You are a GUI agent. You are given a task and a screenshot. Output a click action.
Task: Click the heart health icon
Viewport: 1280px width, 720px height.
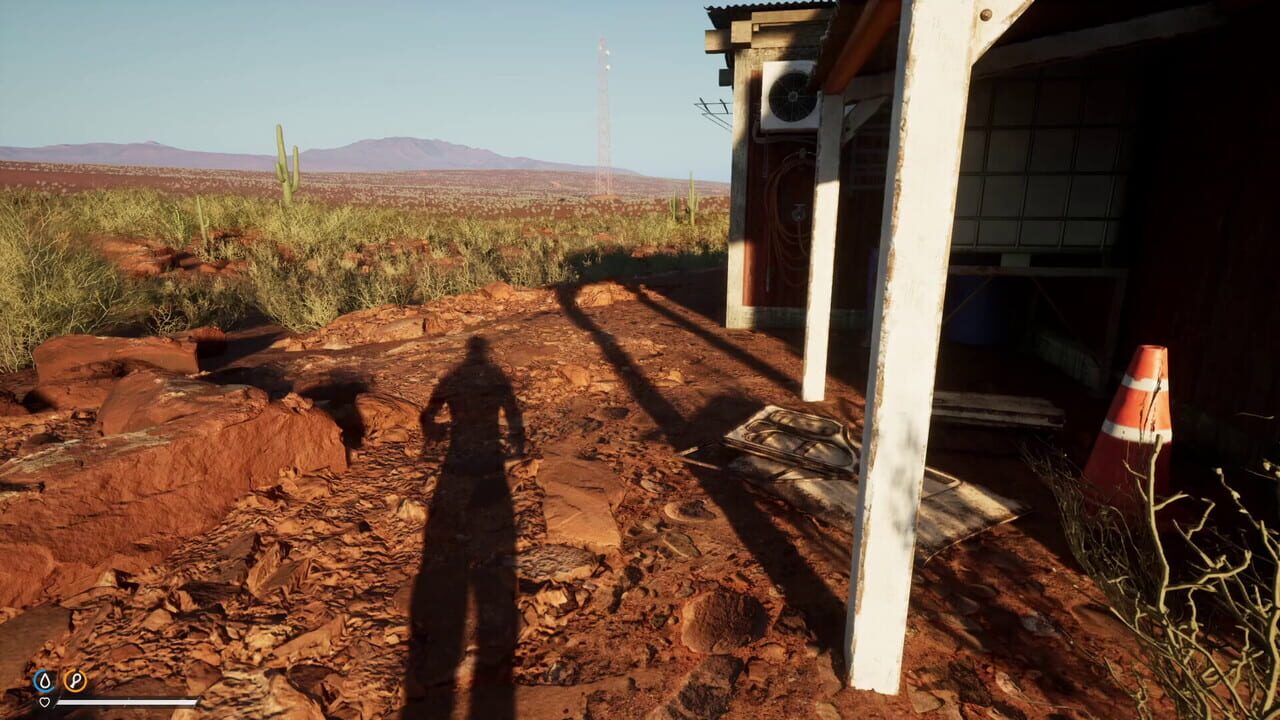coord(42,700)
